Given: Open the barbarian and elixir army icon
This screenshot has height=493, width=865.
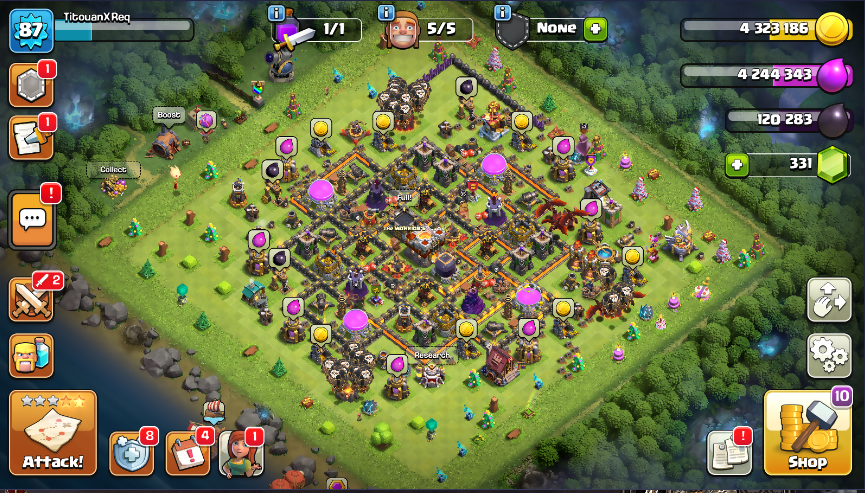Looking at the screenshot, I should (30, 356).
